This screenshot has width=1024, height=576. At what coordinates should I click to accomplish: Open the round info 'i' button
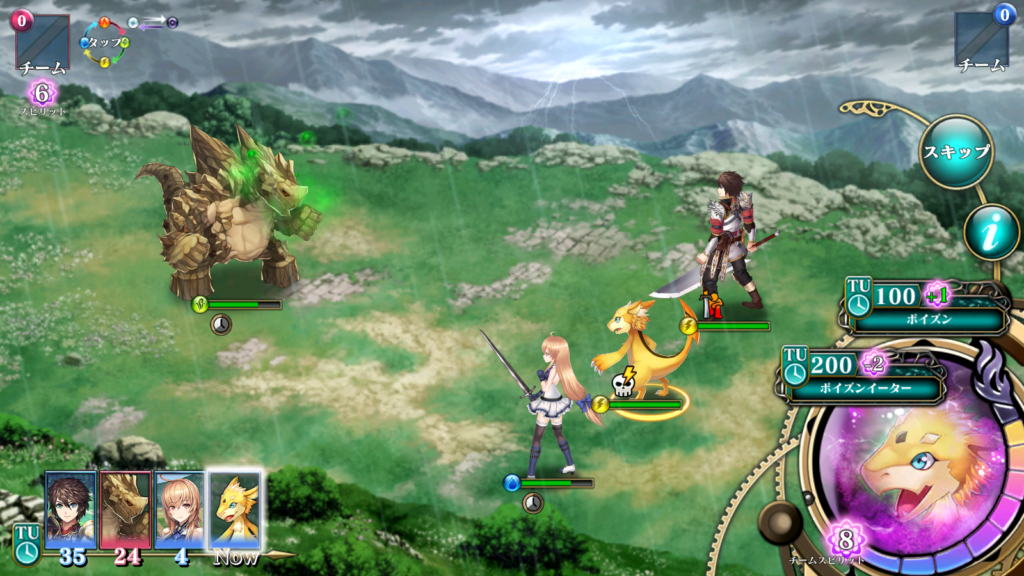pyautogui.click(x=991, y=233)
